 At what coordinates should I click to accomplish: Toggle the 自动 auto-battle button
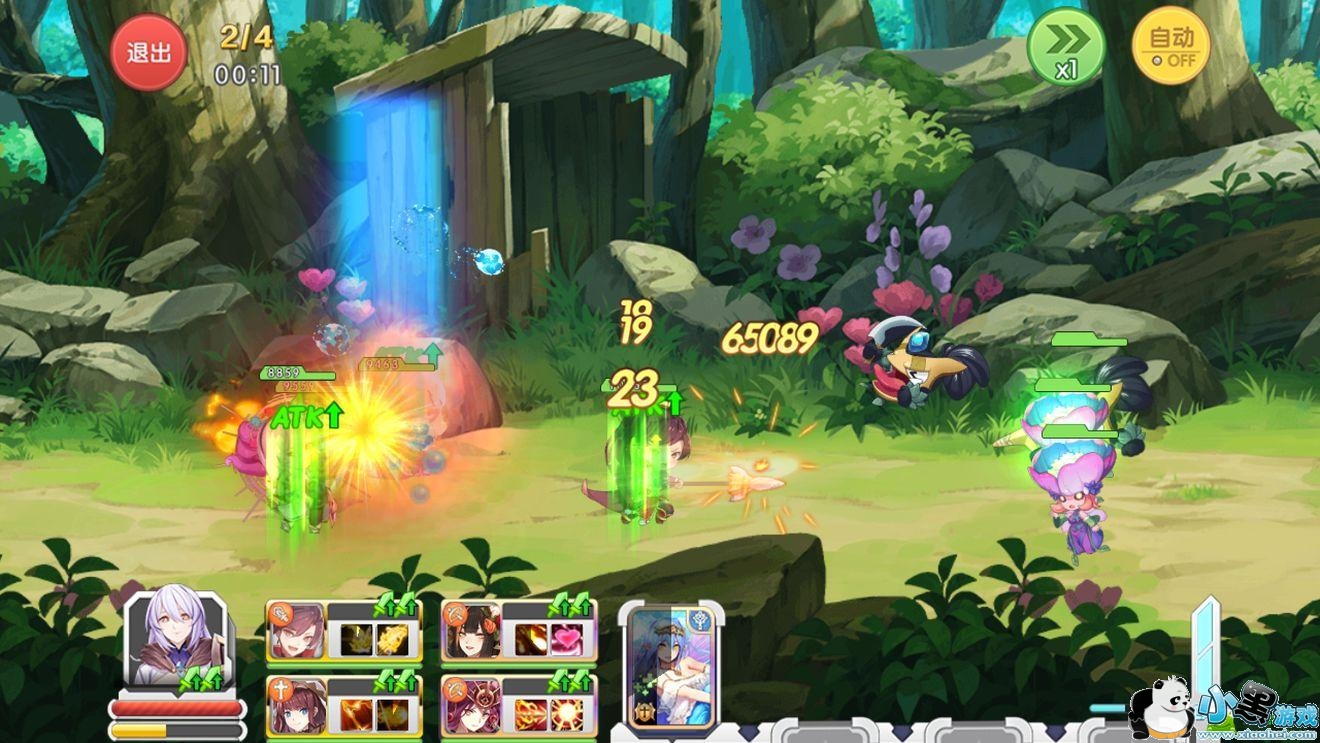(x=1171, y=47)
